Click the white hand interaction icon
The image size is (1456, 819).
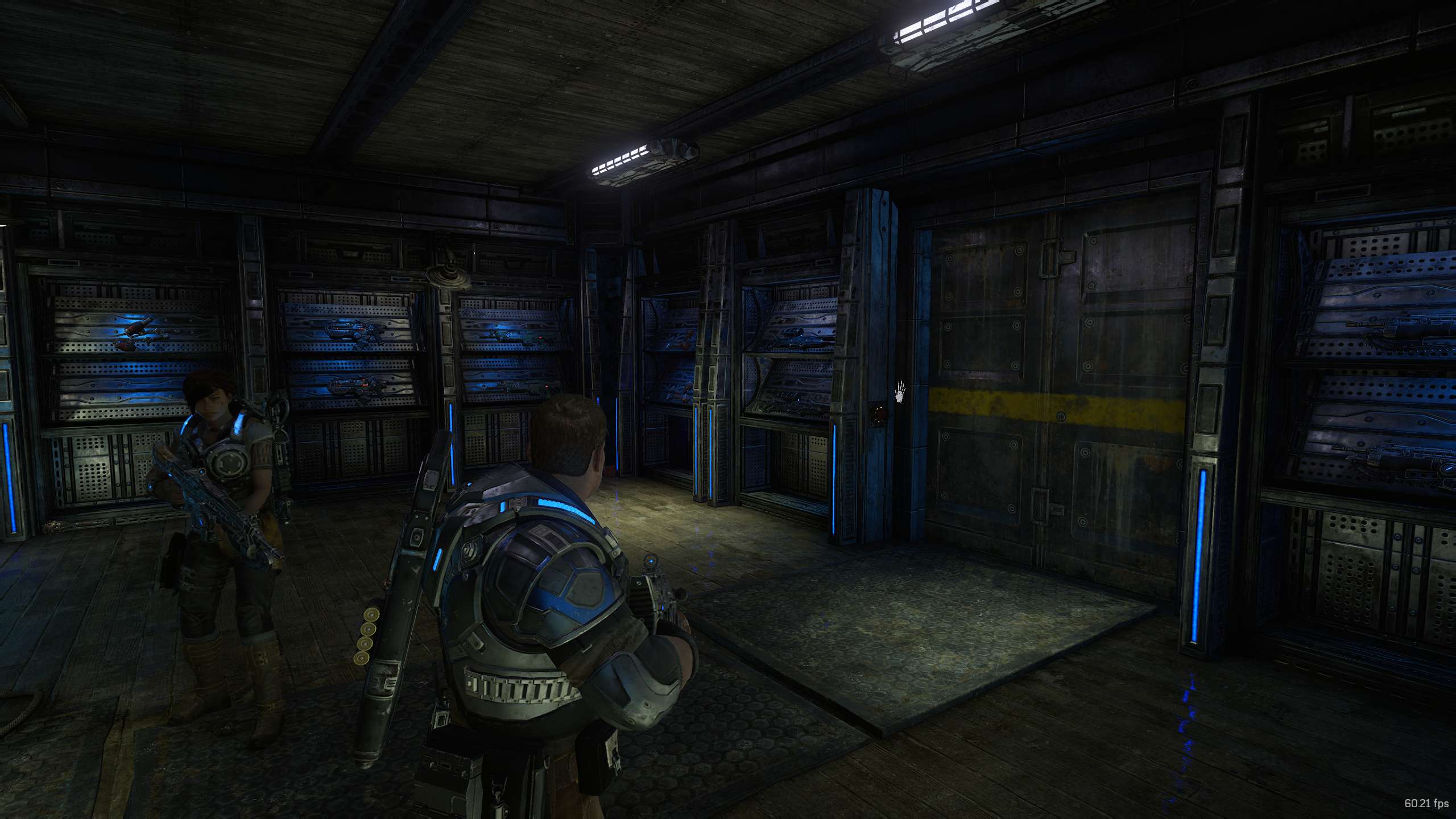coord(900,392)
